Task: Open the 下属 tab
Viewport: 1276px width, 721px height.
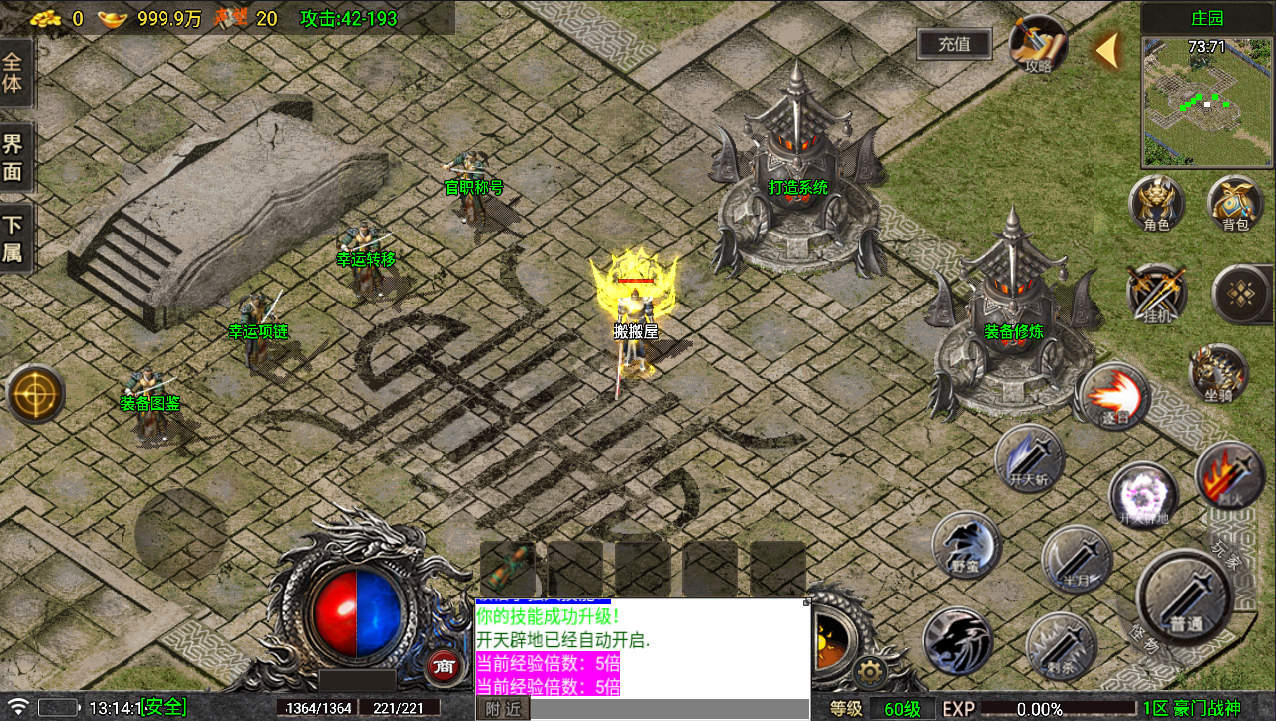Action: point(14,240)
